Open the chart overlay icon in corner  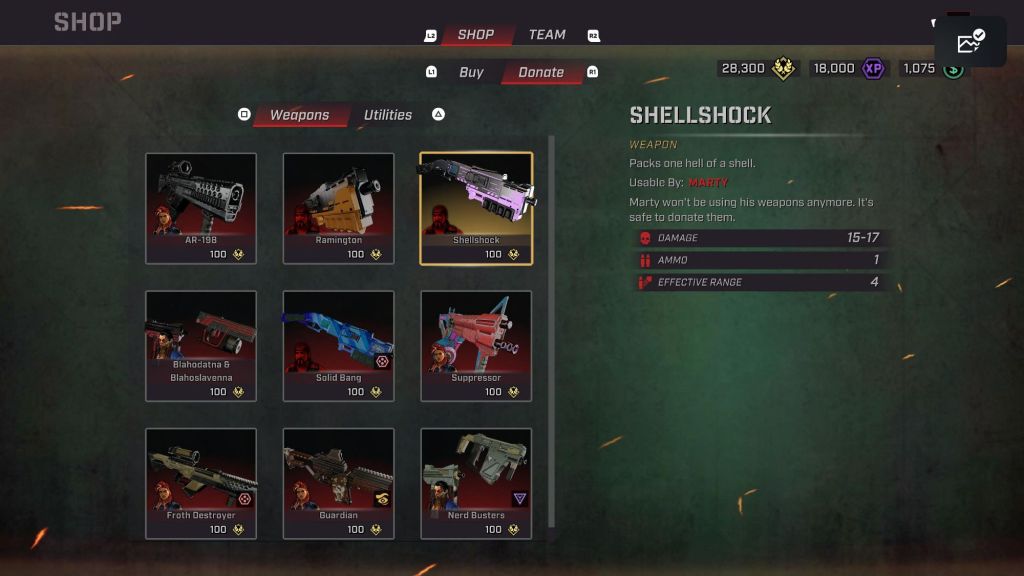tap(971, 42)
